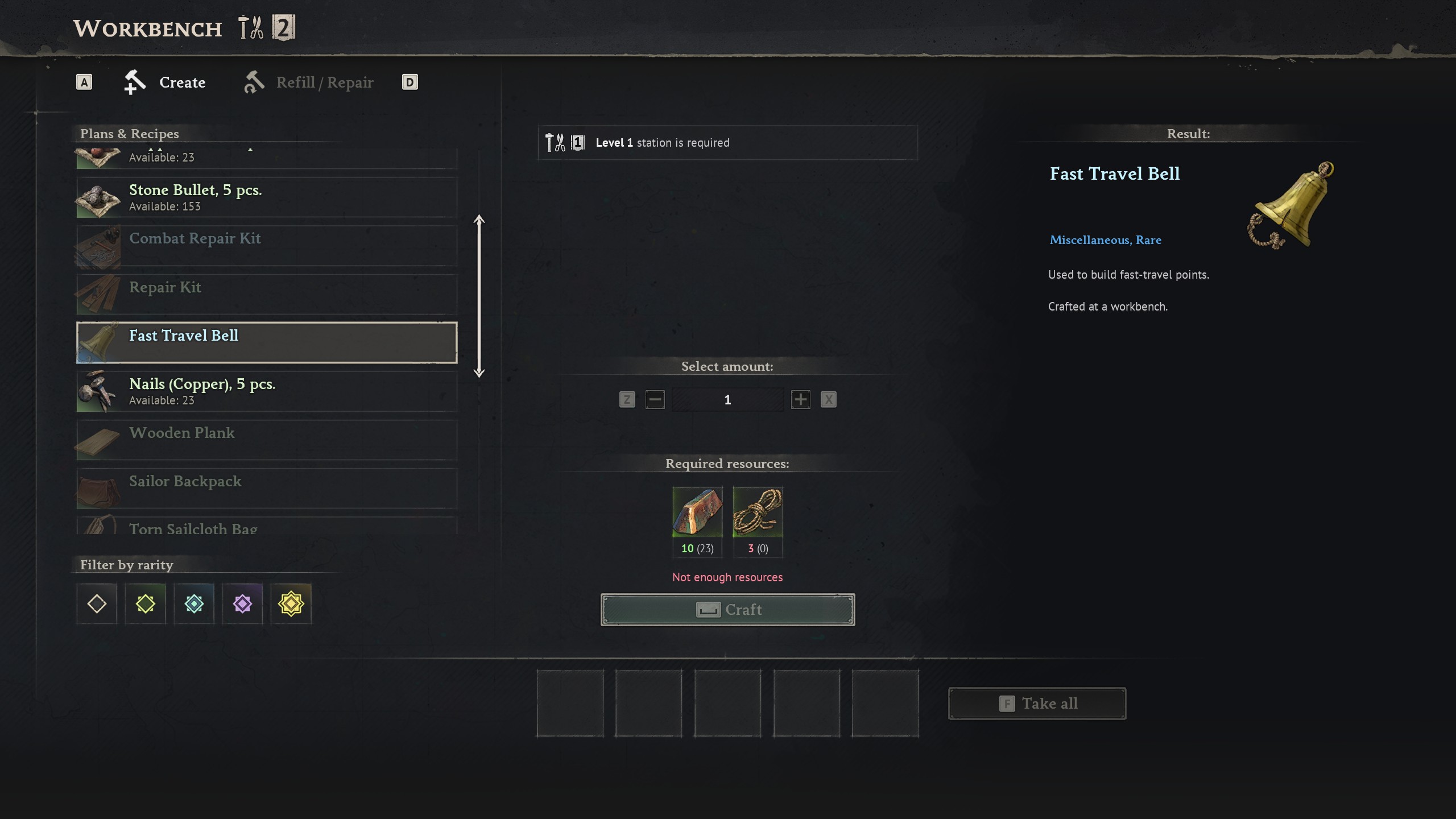
Task: Select the Sailor Backpack recipe
Action: point(266,488)
